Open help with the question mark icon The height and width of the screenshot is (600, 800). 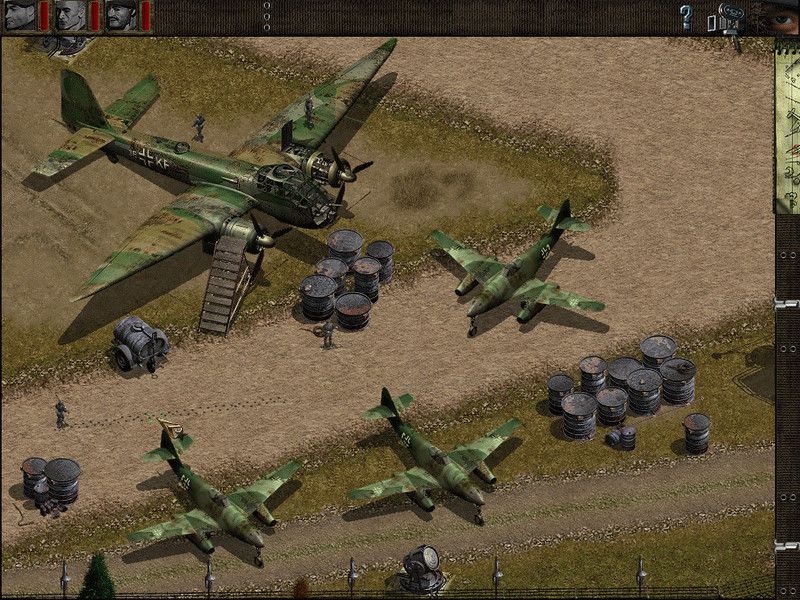686,16
